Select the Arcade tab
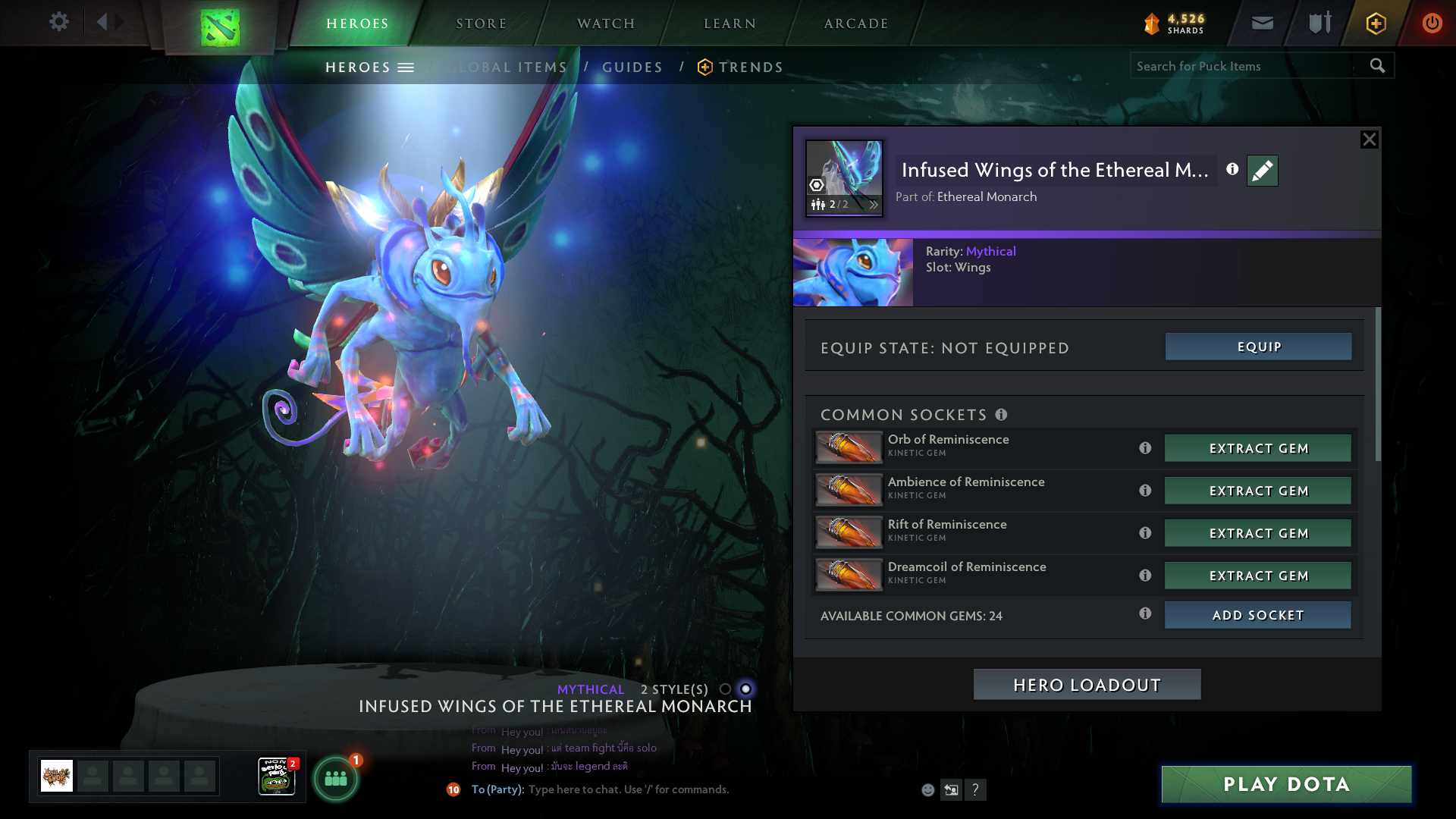Image resolution: width=1456 pixels, height=819 pixels. (x=855, y=24)
